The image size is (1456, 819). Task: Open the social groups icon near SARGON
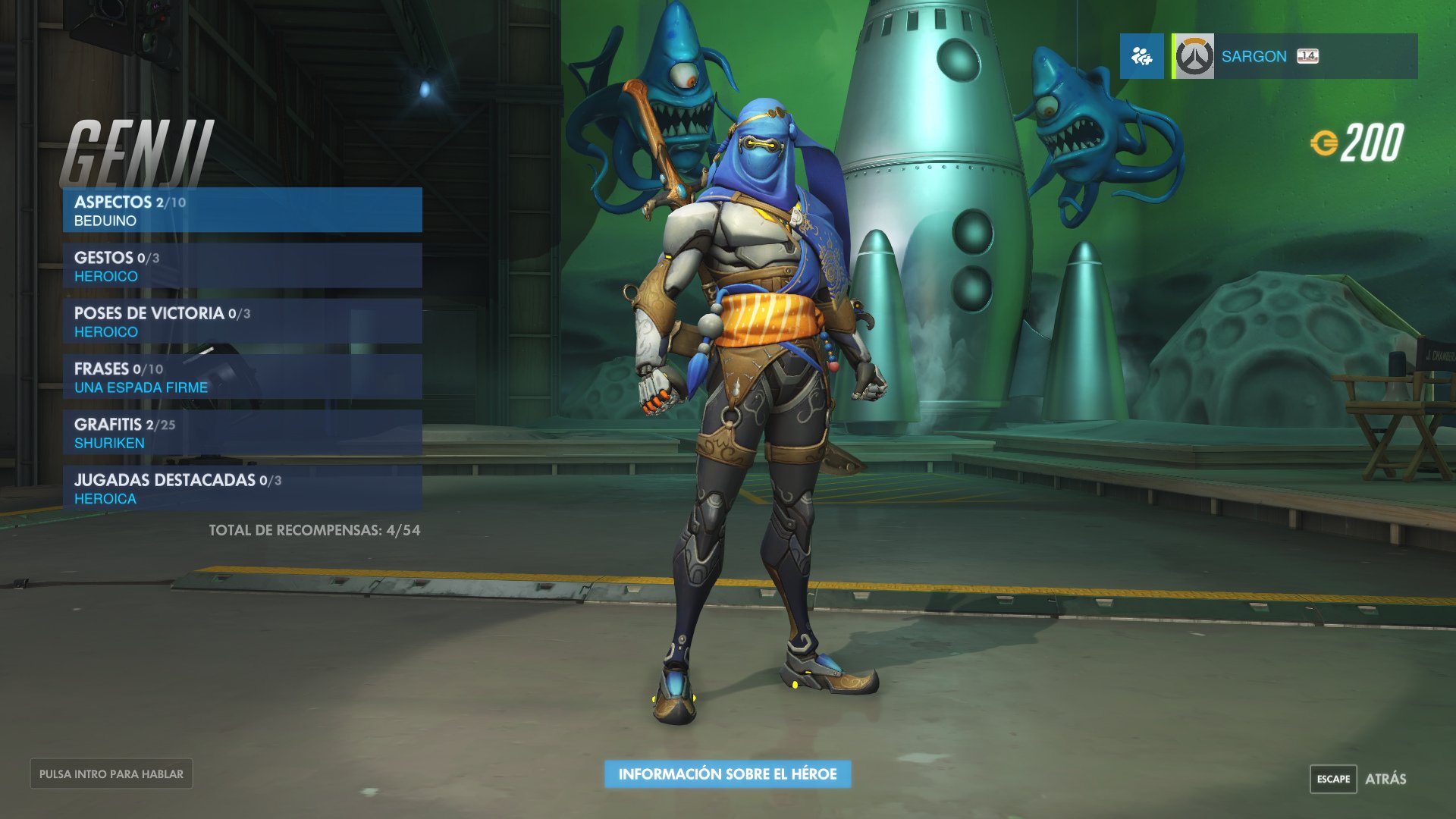pos(1141,56)
